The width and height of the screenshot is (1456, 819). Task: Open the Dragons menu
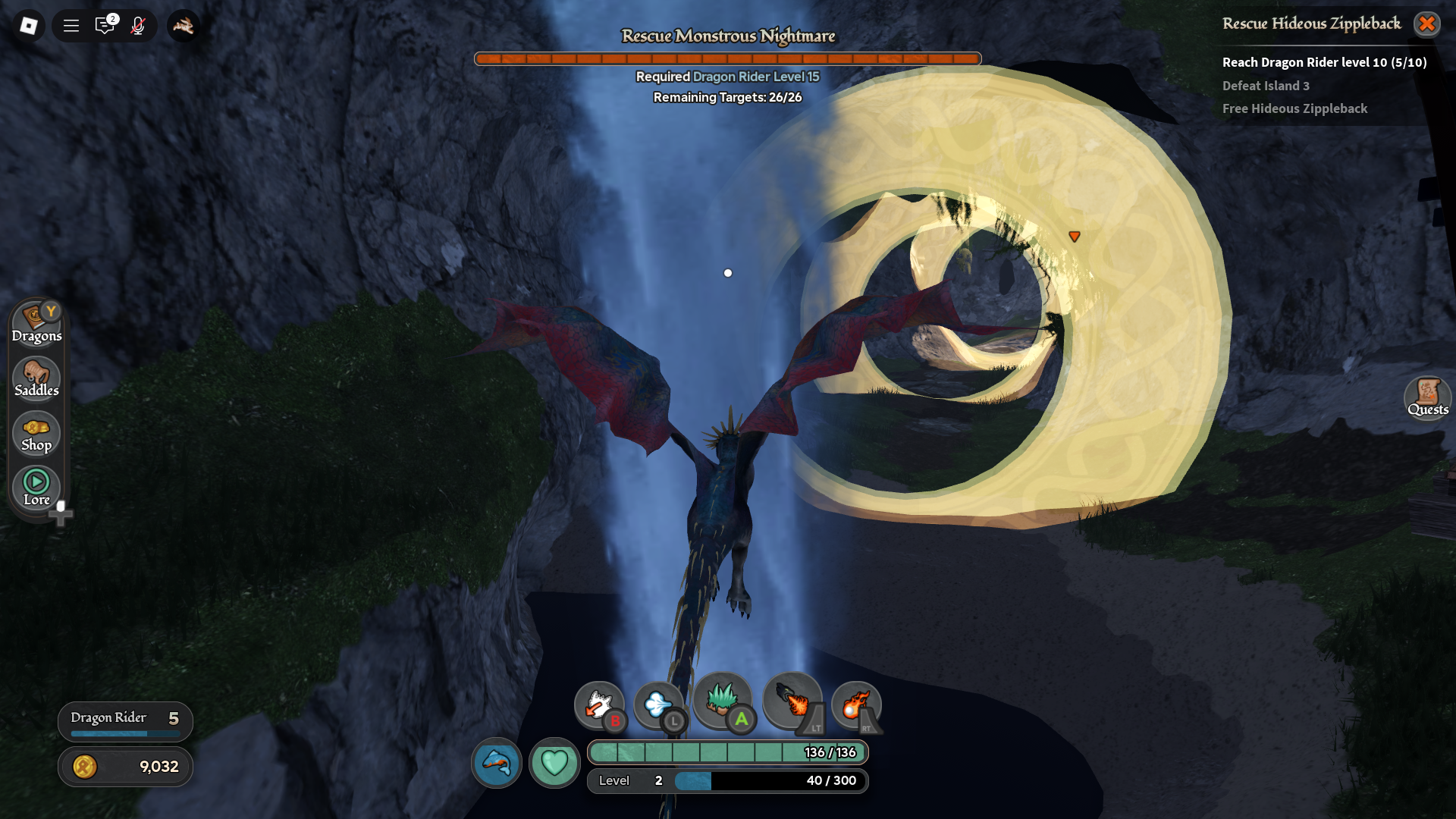point(36,324)
